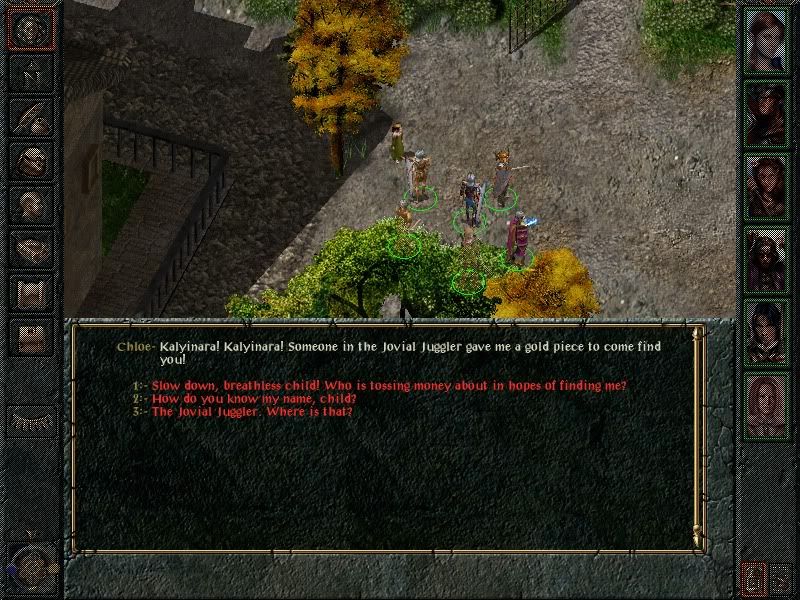Select the reply asking where the Jovial Juggler is
The height and width of the screenshot is (600, 800).
[252, 412]
